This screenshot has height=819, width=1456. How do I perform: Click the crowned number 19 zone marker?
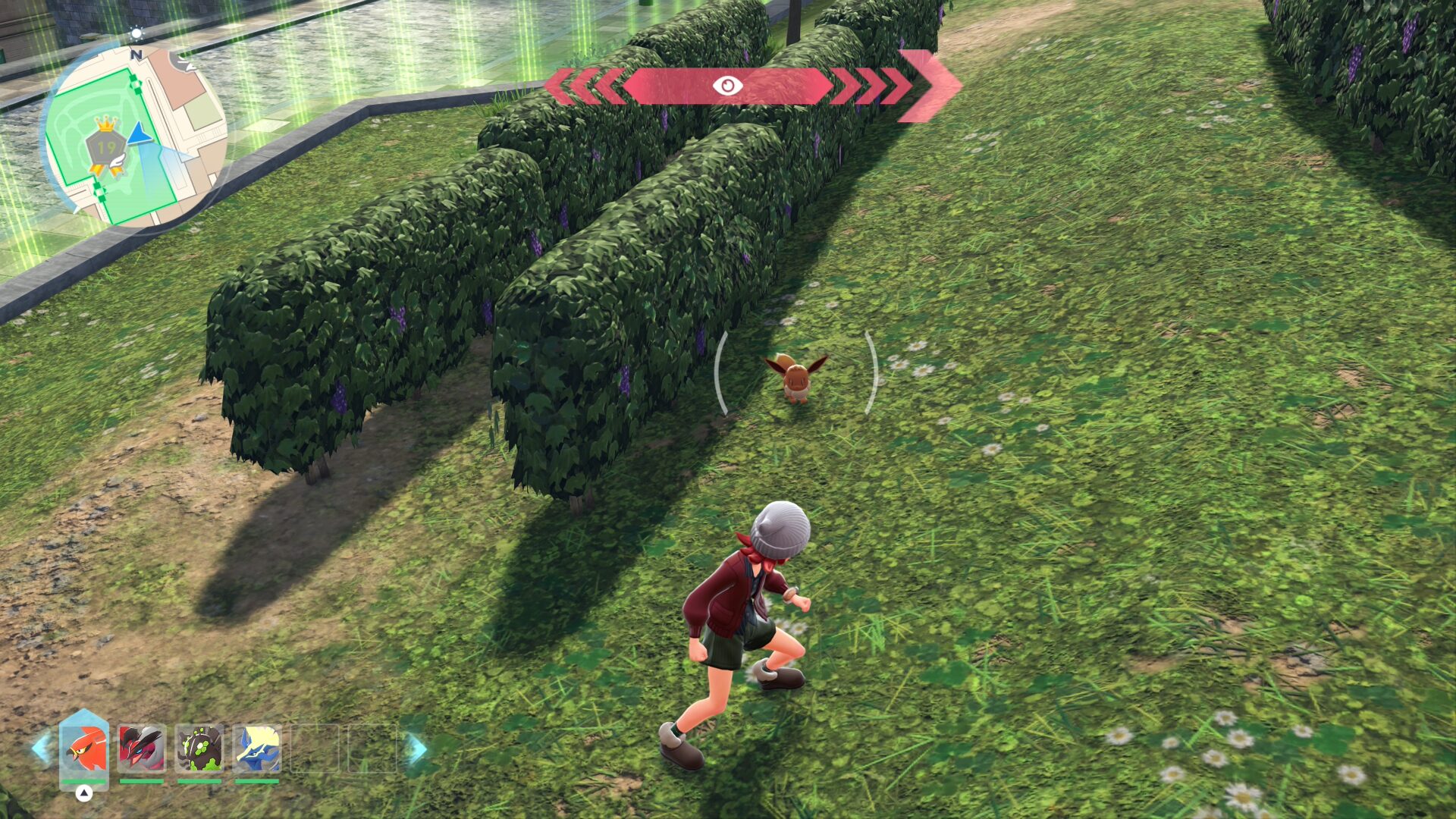pyautogui.click(x=107, y=146)
